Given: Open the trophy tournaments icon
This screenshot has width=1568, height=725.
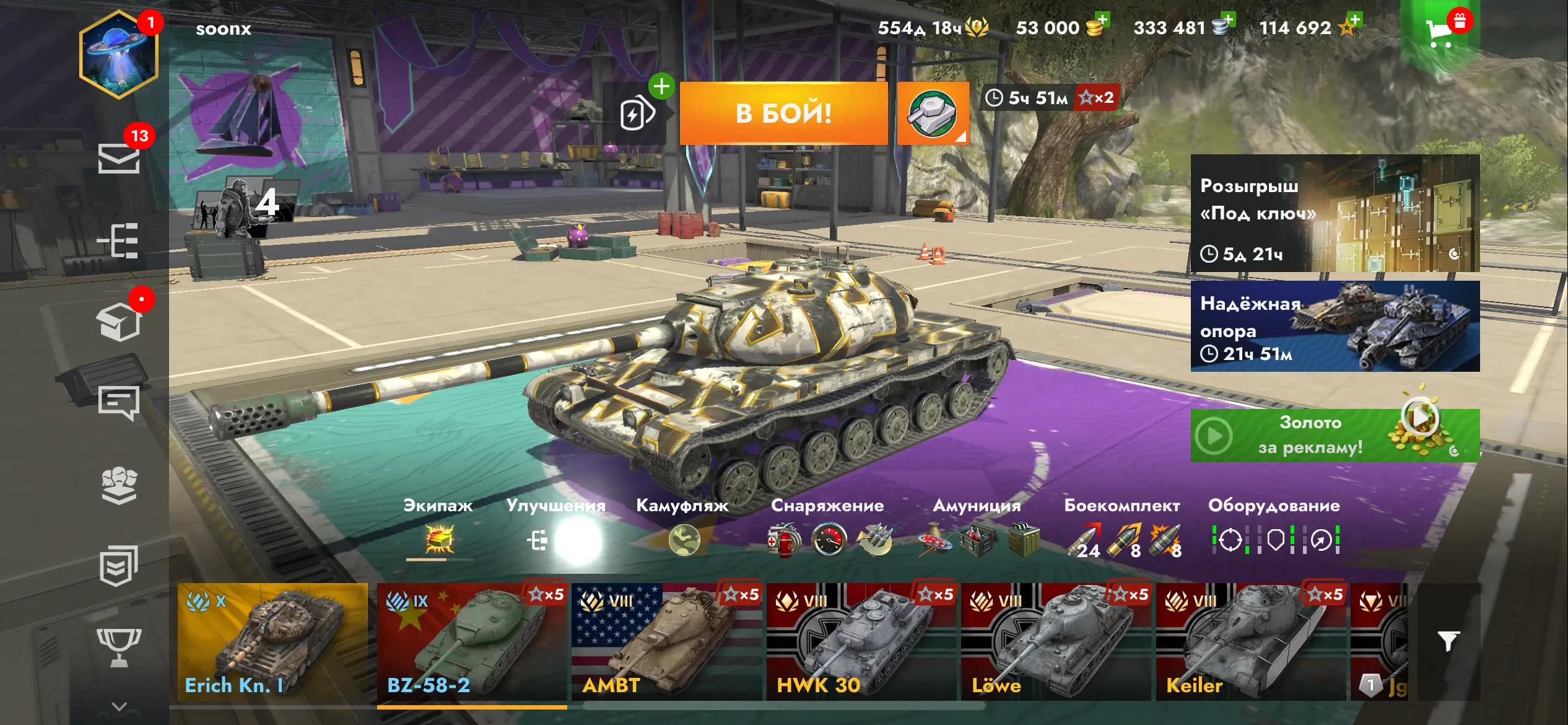Looking at the screenshot, I should pos(119,646).
